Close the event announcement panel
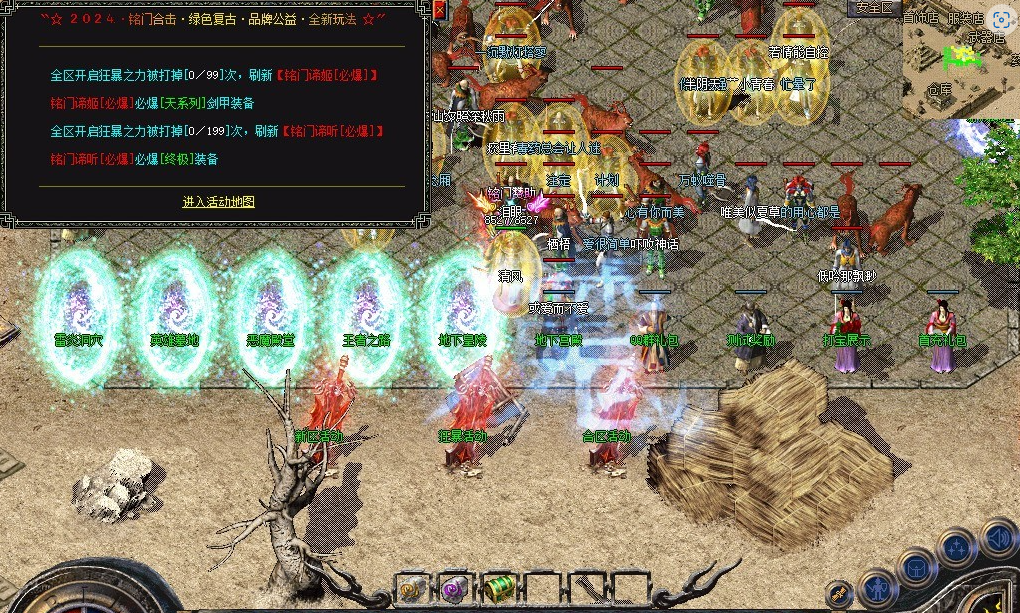This screenshot has height=613, width=1020. point(440,11)
